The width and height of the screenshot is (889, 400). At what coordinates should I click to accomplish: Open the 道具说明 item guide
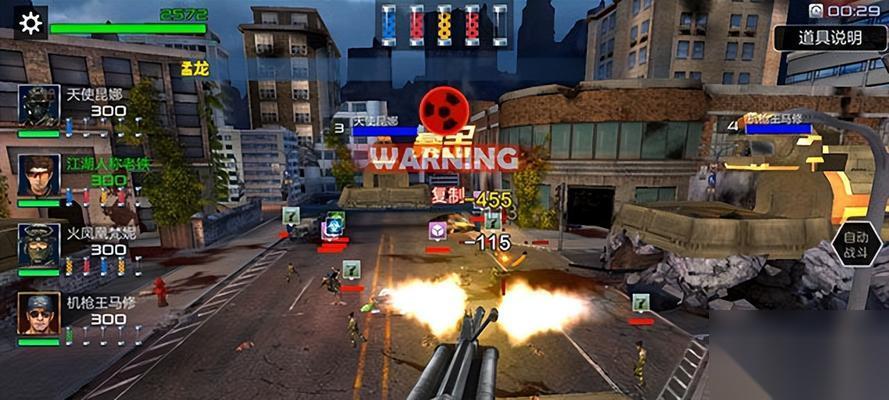point(830,38)
